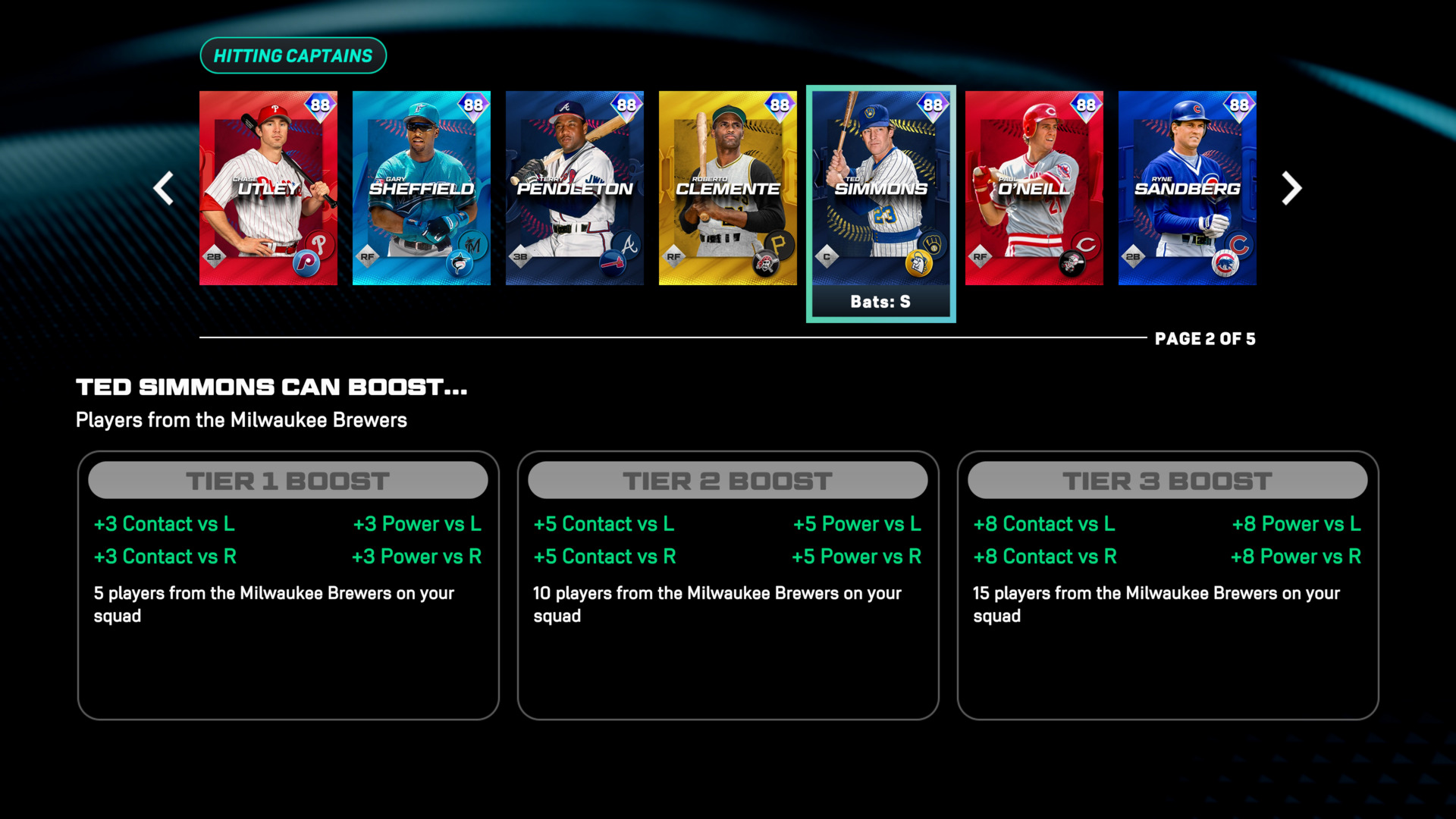Go to the previous captains page arrow
This screenshot has height=819, width=1456.
tap(164, 188)
